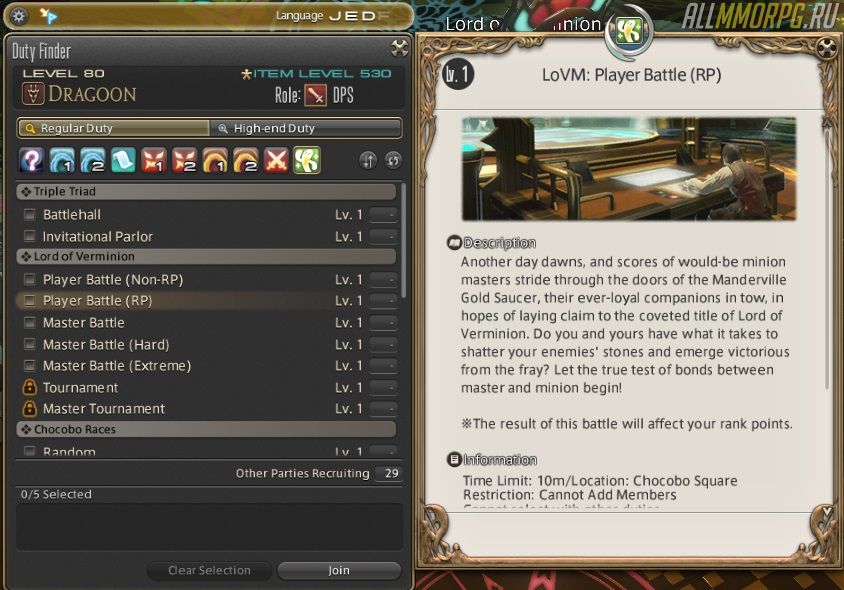Click the Tournament locked duty row
The image size is (844, 590).
click(x=80, y=387)
